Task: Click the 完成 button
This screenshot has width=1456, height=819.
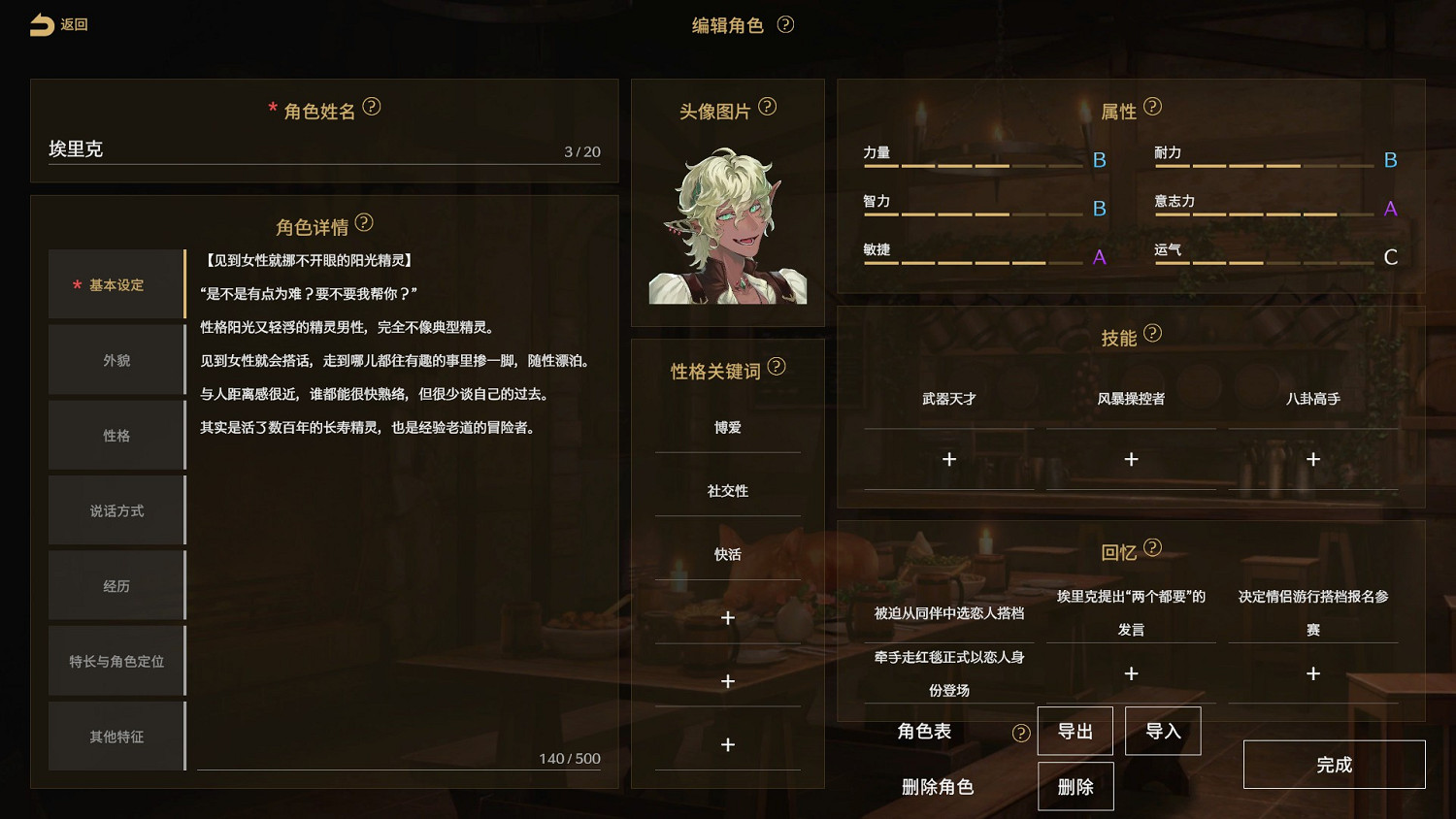Action: click(x=1334, y=765)
